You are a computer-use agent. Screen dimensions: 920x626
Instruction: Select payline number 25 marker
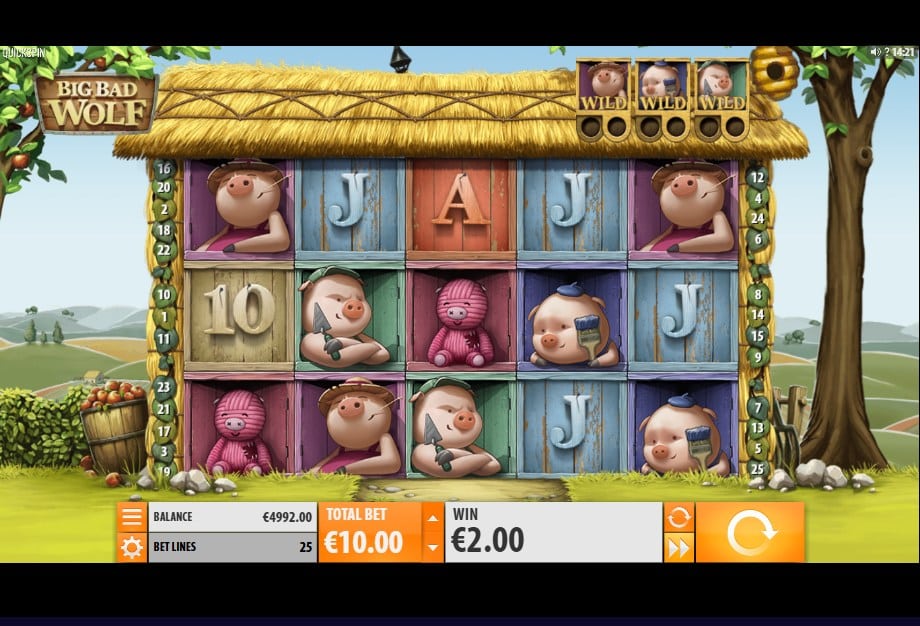pyautogui.click(x=757, y=467)
